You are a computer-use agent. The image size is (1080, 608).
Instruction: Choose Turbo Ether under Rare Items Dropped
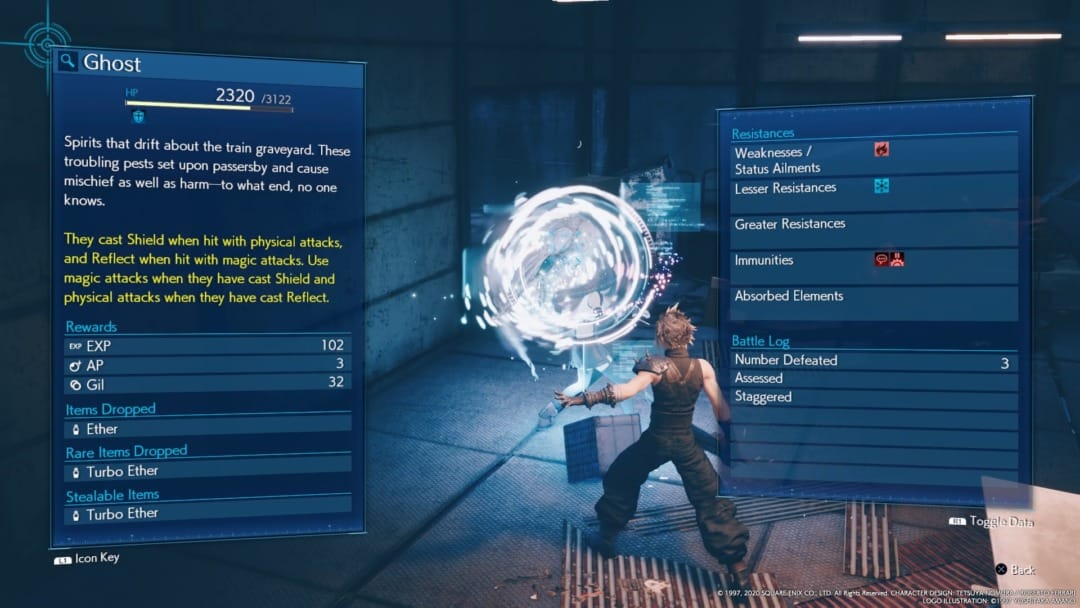point(208,471)
